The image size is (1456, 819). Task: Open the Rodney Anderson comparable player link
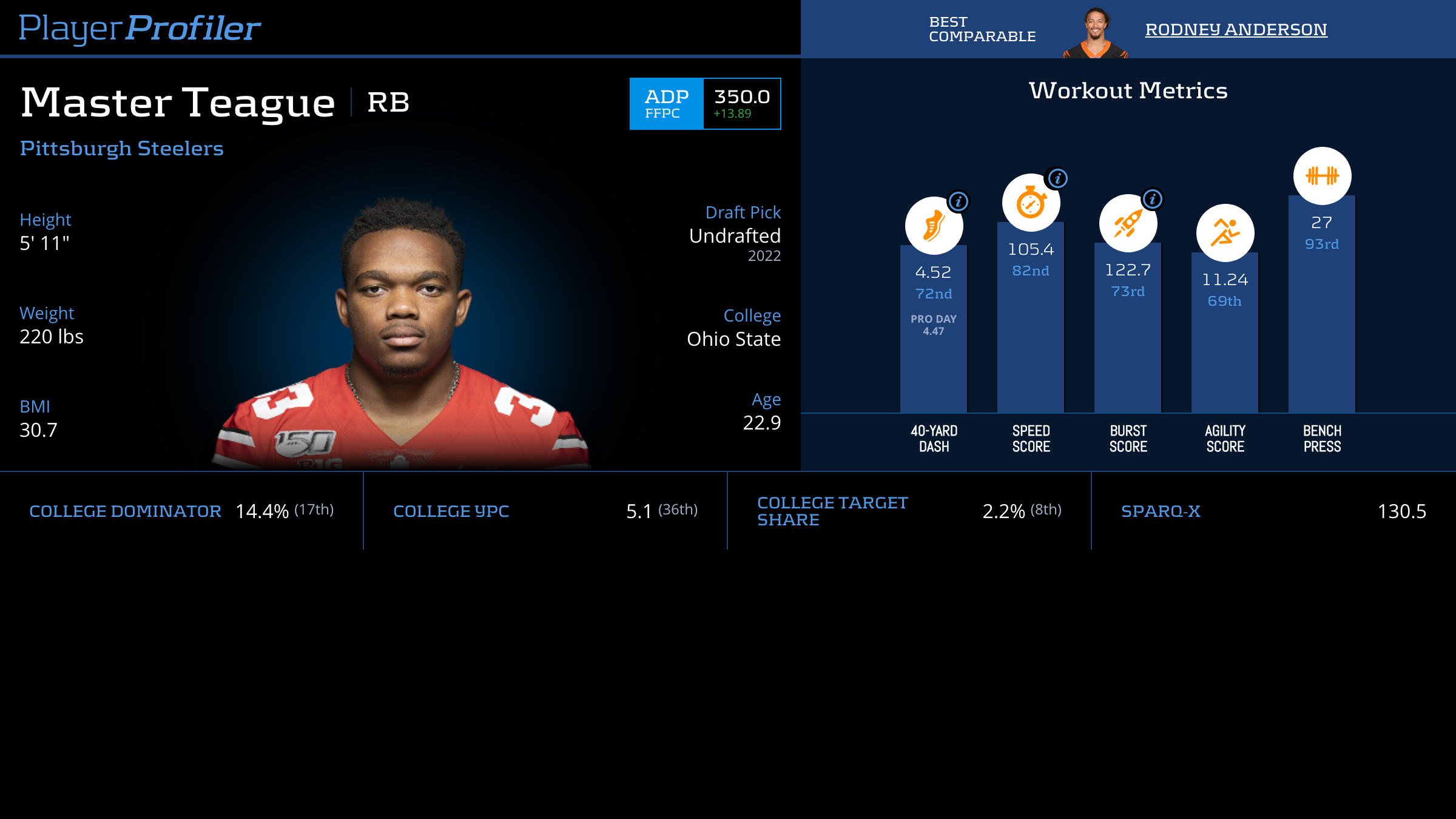[1236, 29]
